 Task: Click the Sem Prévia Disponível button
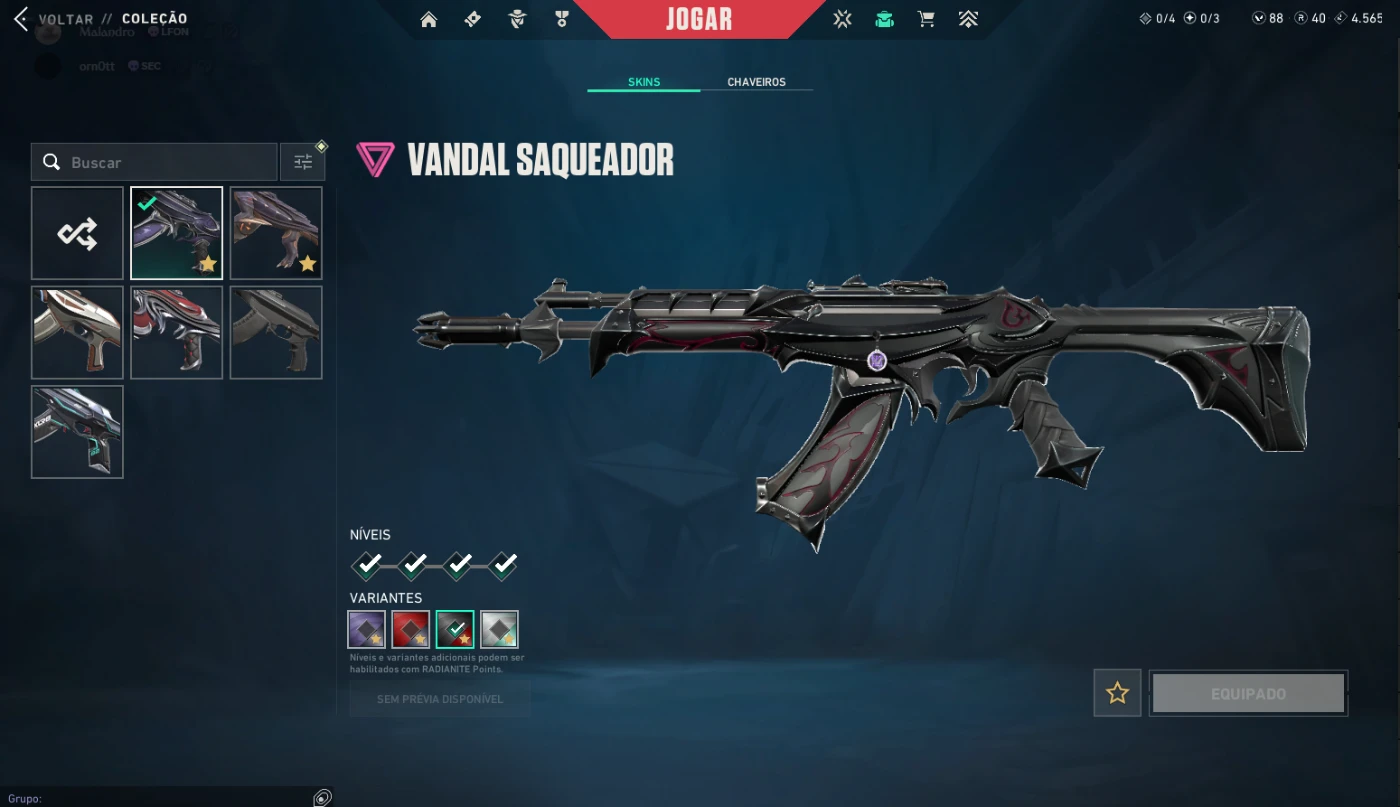(x=440, y=699)
